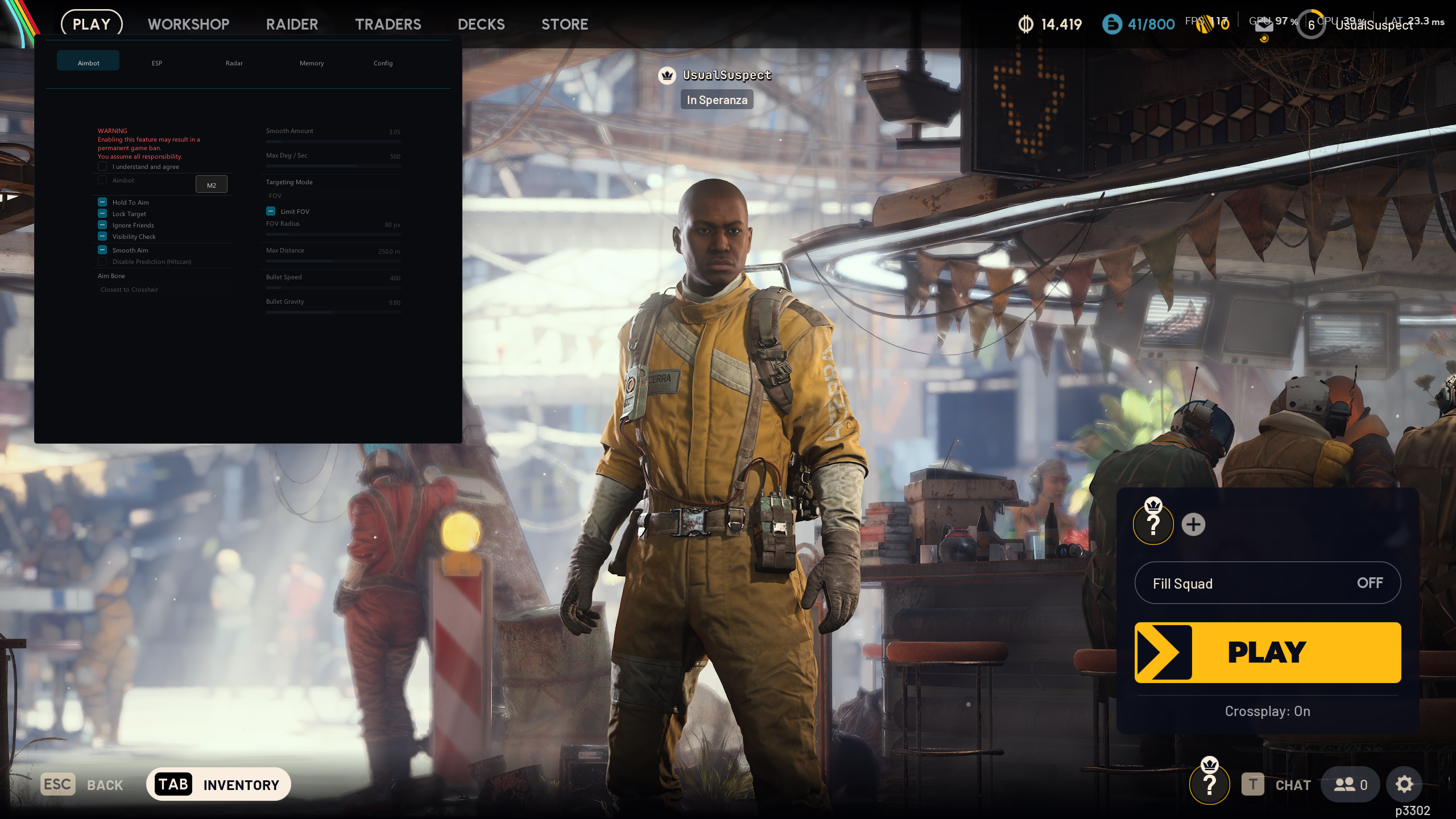Click the yellow PLAY button
The width and height of the screenshot is (1456, 819).
1267,652
